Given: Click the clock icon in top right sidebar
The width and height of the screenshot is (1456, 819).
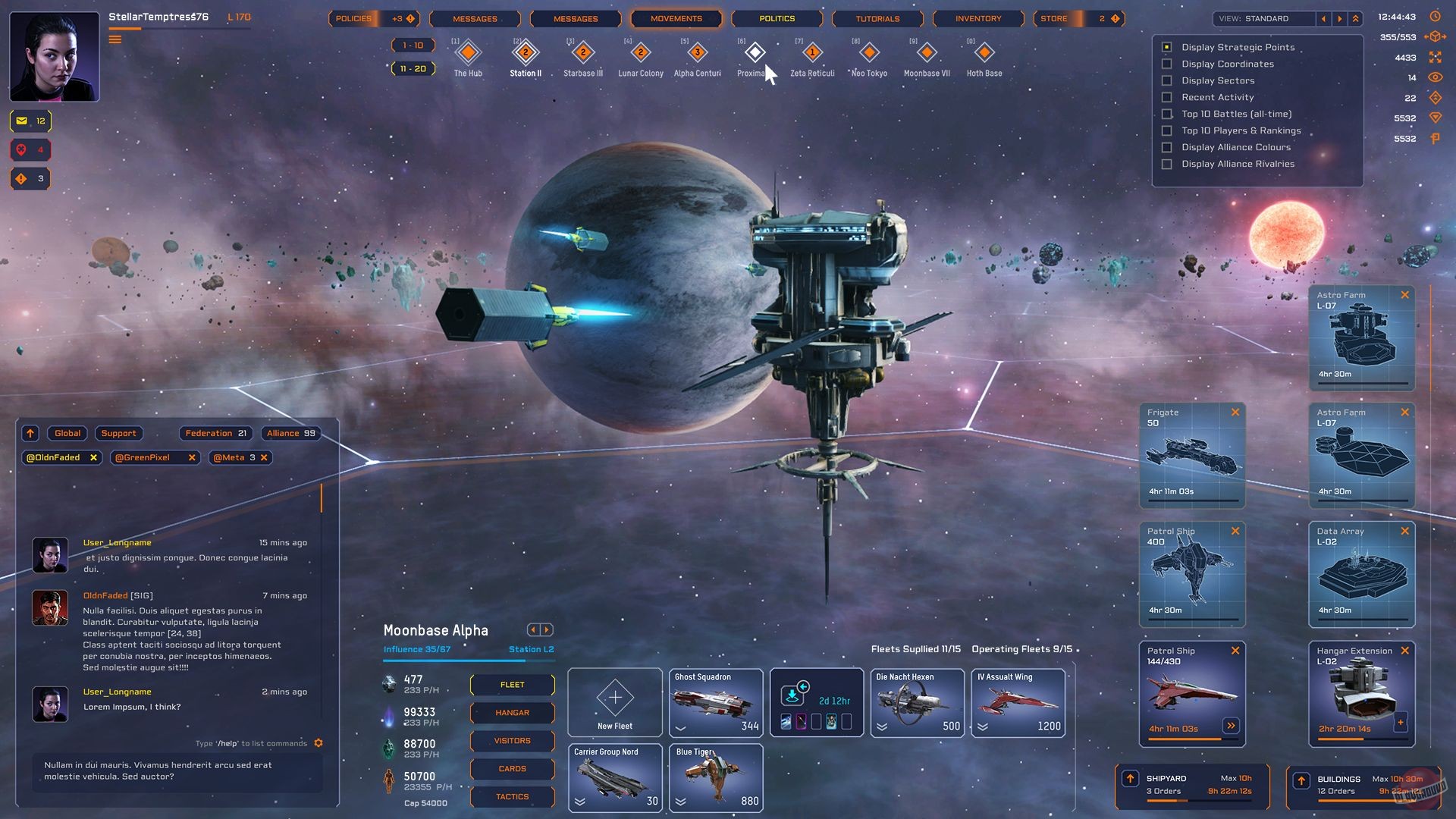Looking at the screenshot, I should tap(1434, 15).
